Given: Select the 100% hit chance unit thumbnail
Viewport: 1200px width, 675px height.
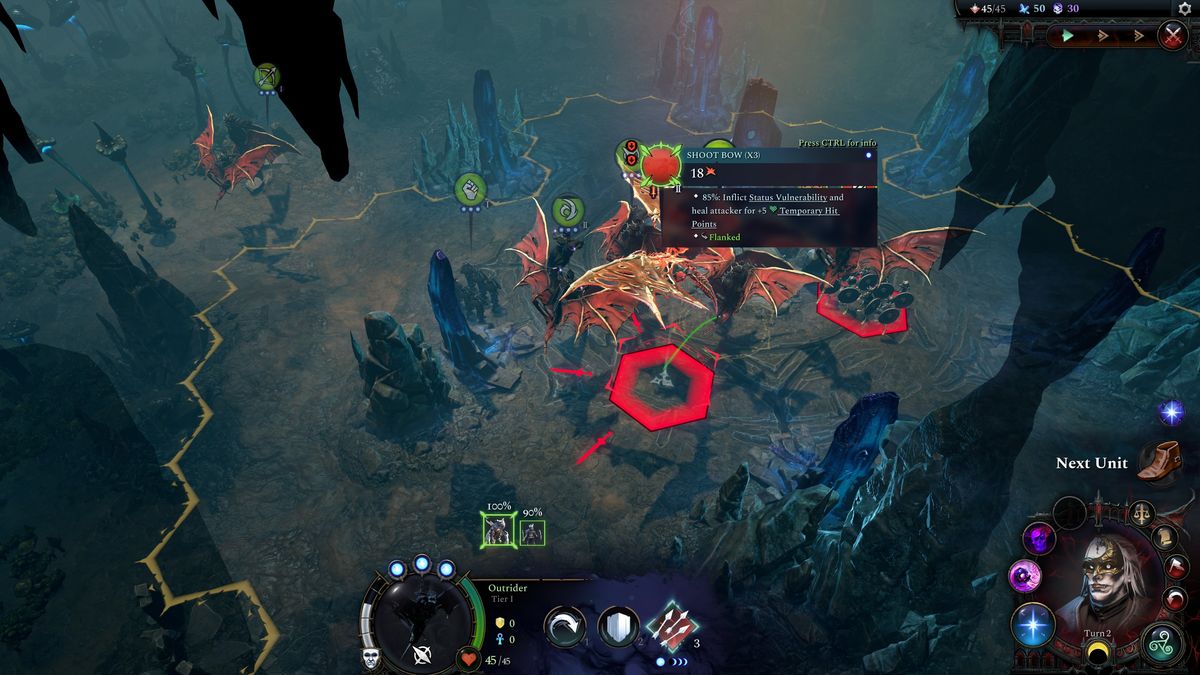Looking at the screenshot, I should pyautogui.click(x=498, y=533).
